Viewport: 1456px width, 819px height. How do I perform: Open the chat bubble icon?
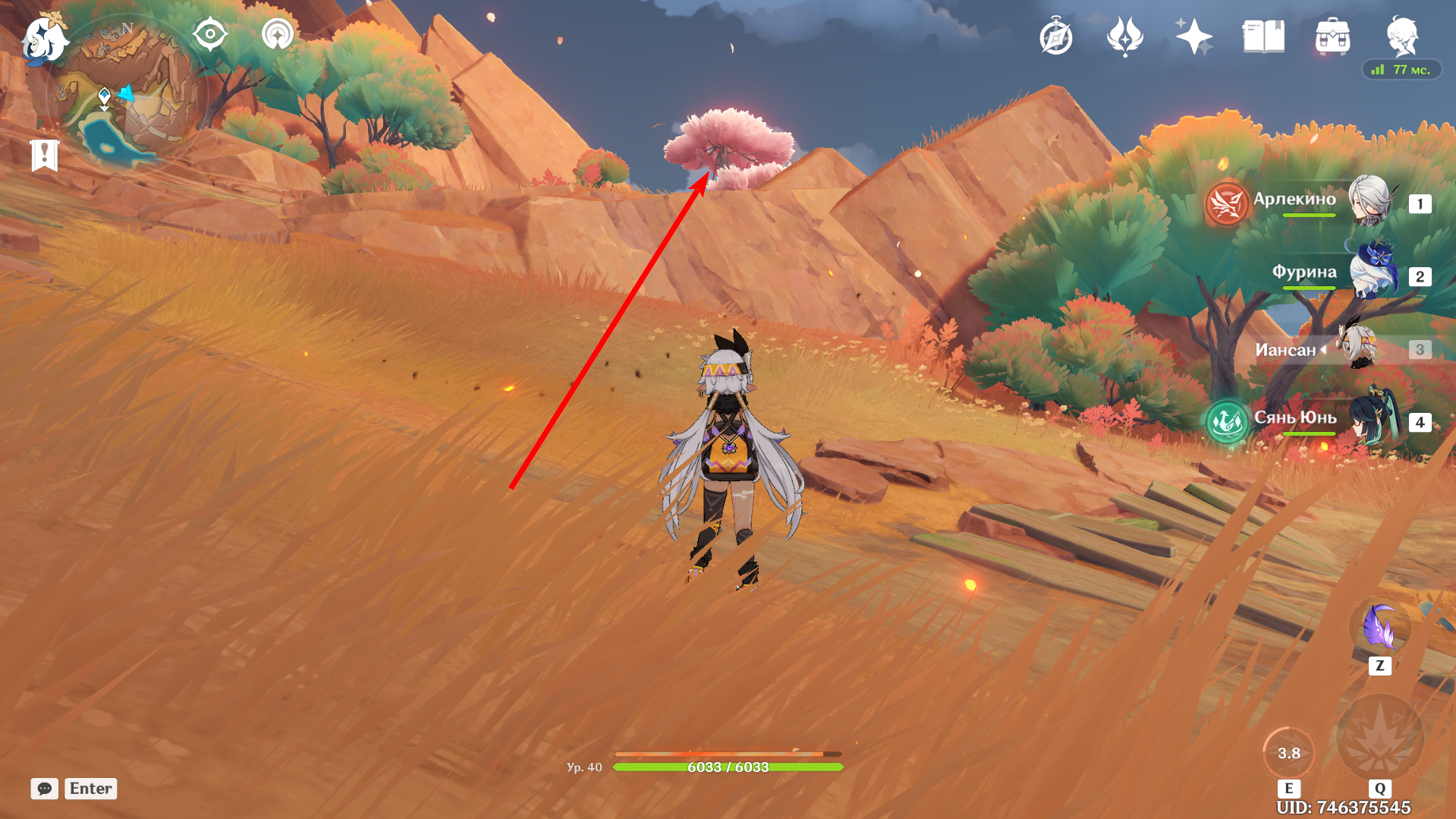[x=44, y=789]
